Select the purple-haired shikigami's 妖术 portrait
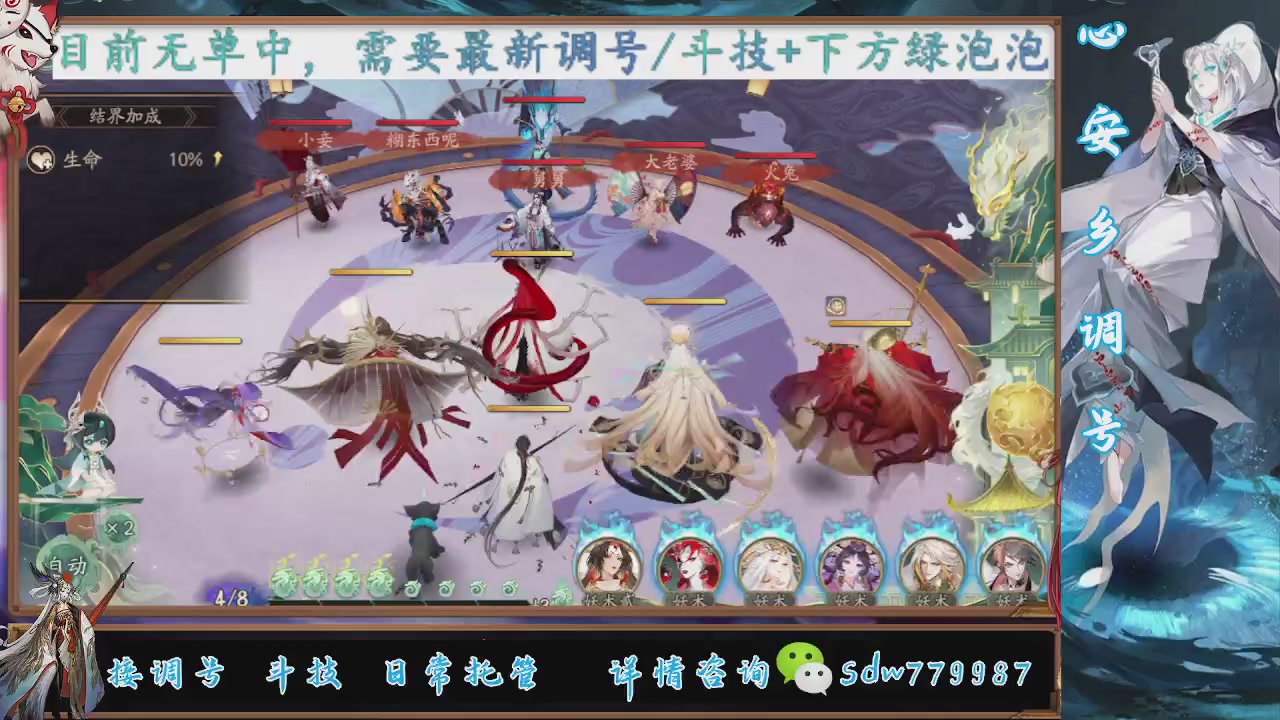The image size is (1280, 720). (850, 565)
